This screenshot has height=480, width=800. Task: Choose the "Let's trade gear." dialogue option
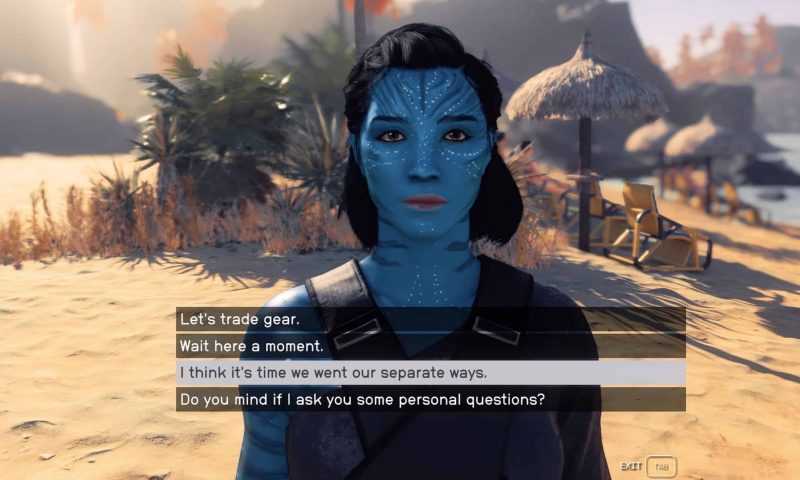point(240,320)
